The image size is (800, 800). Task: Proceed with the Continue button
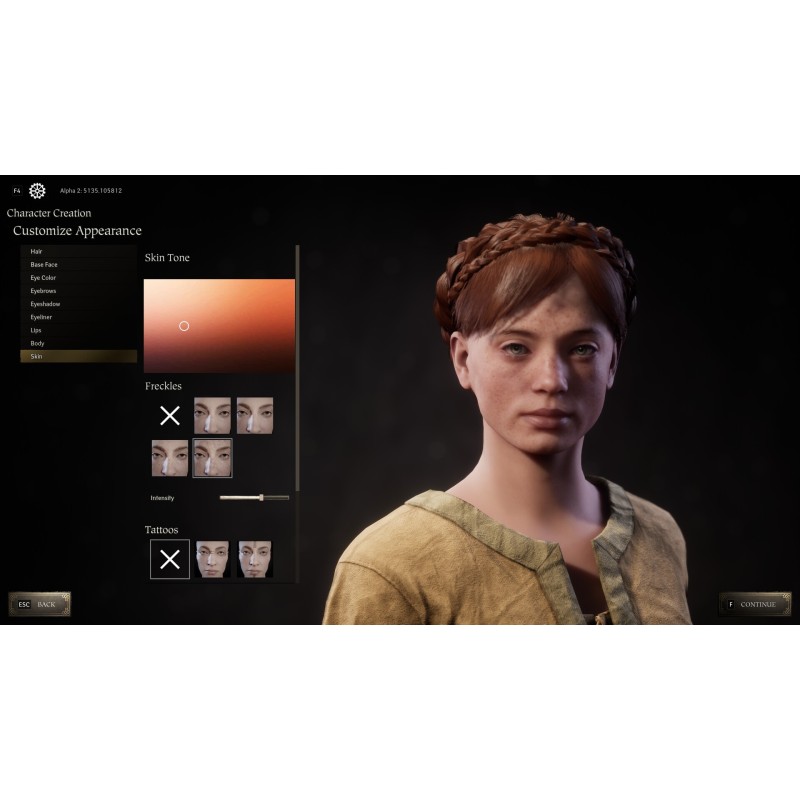[750, 604]
